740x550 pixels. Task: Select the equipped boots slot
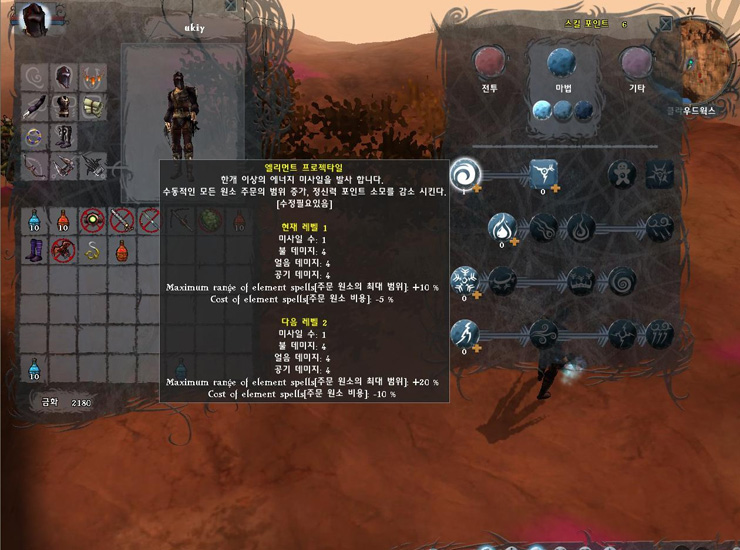[x=64, y=134]
